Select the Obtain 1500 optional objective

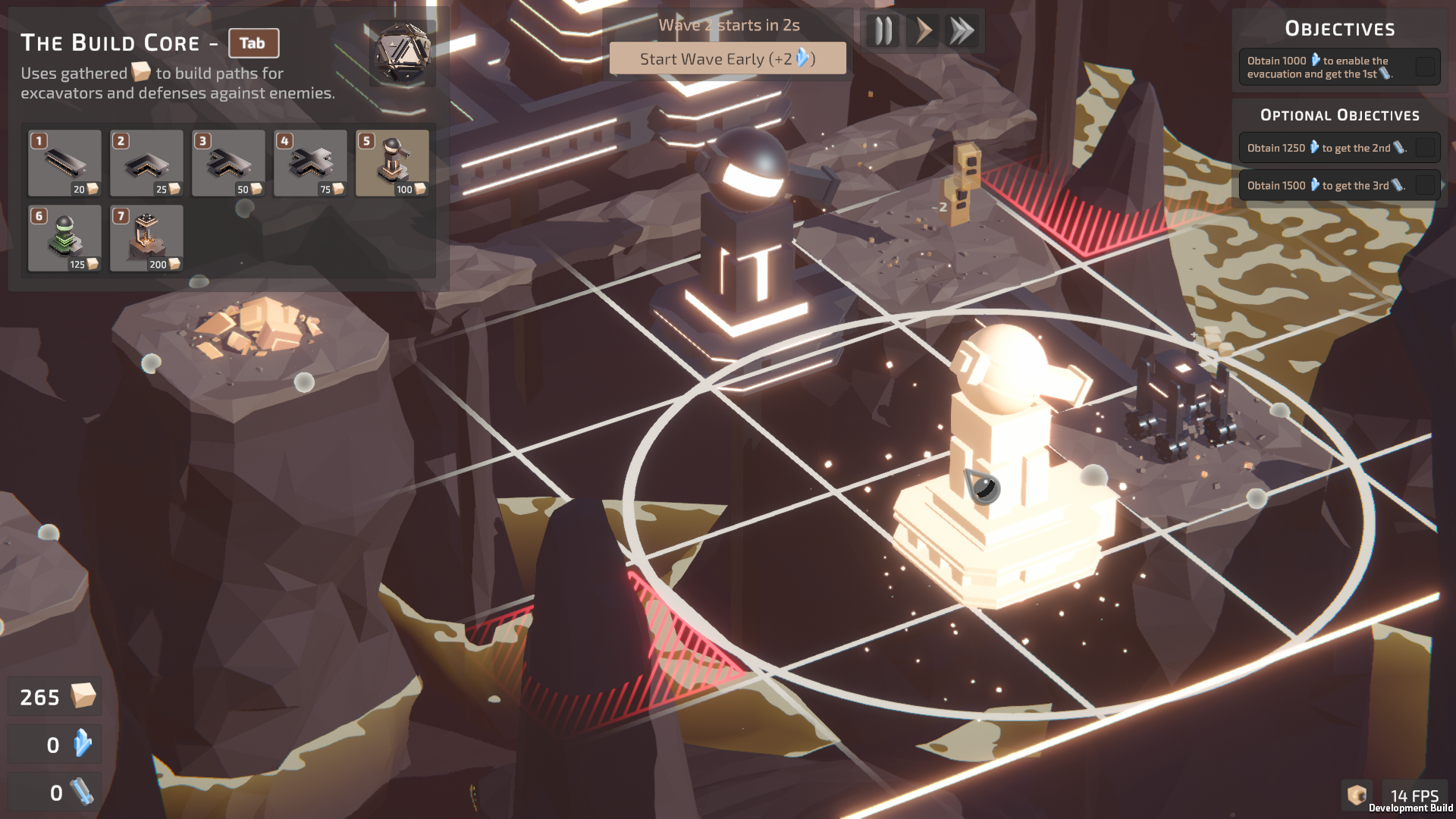pyautogui.click(x=1339, y=185)
